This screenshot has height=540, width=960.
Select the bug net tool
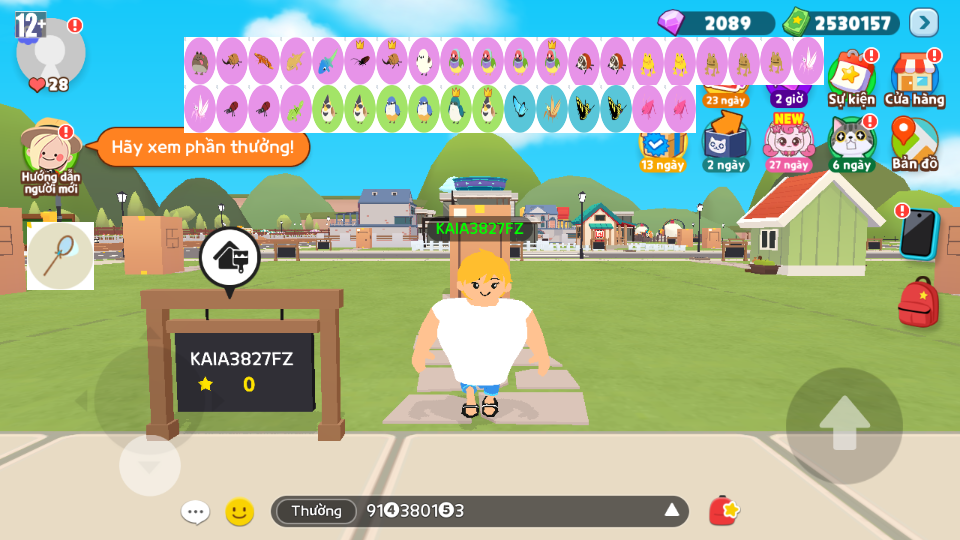[x=60, y=255]
